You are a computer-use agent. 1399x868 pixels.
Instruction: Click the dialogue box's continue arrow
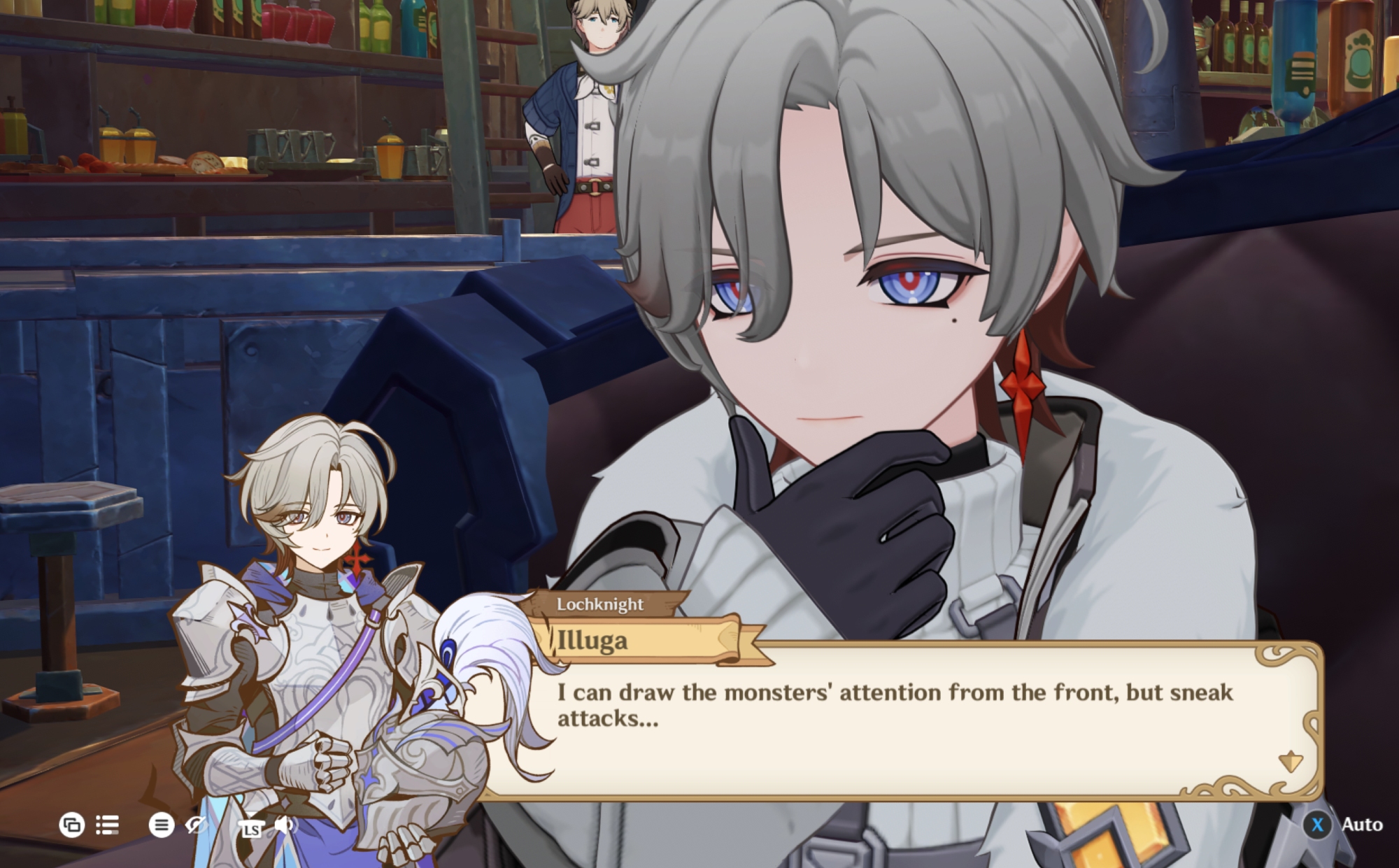[1290, 761]
